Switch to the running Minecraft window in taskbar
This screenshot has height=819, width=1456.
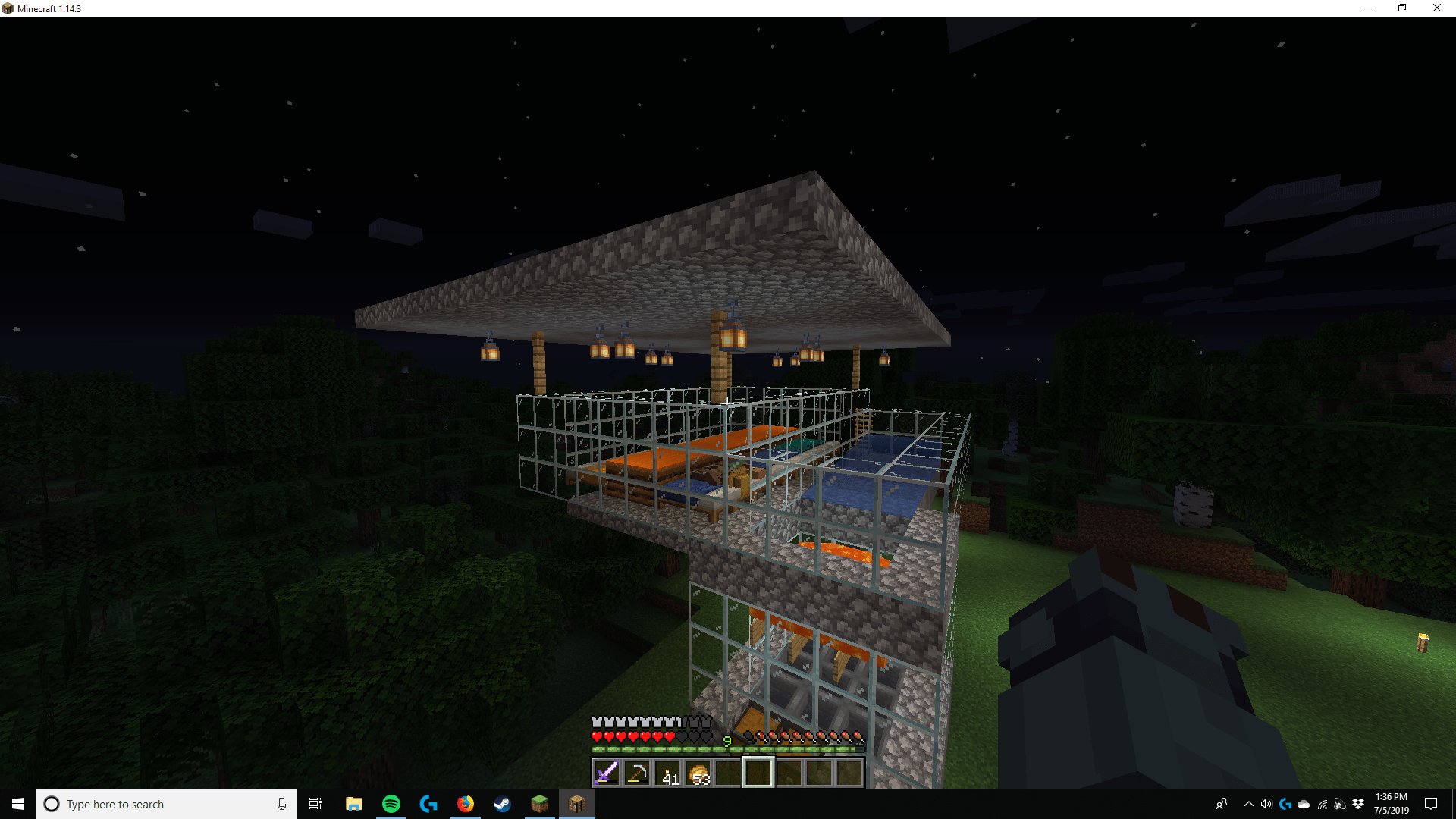578,804
